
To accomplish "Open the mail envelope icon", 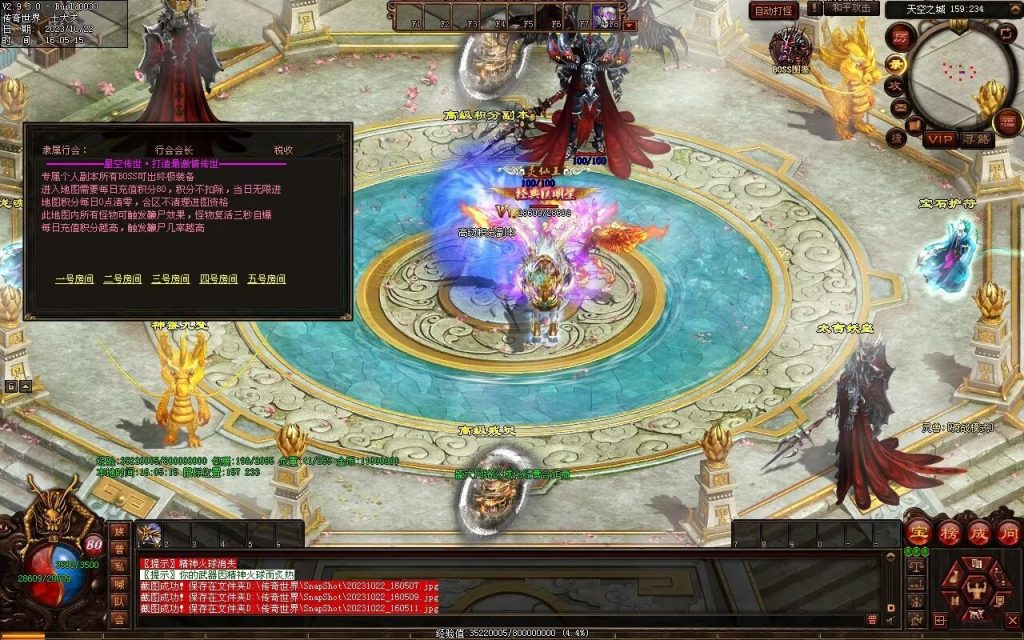I will click(899, 108).
